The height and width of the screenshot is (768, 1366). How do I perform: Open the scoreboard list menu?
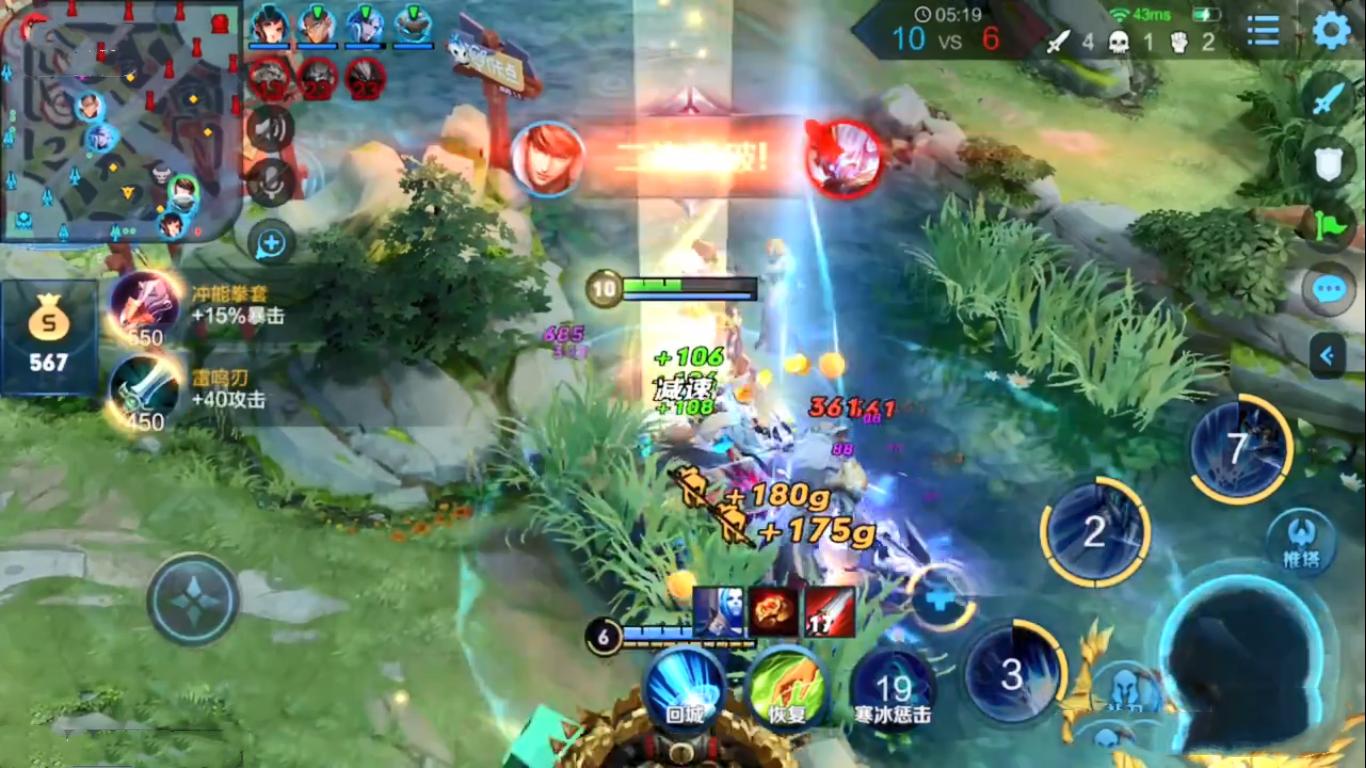[x=1264, y=31]
